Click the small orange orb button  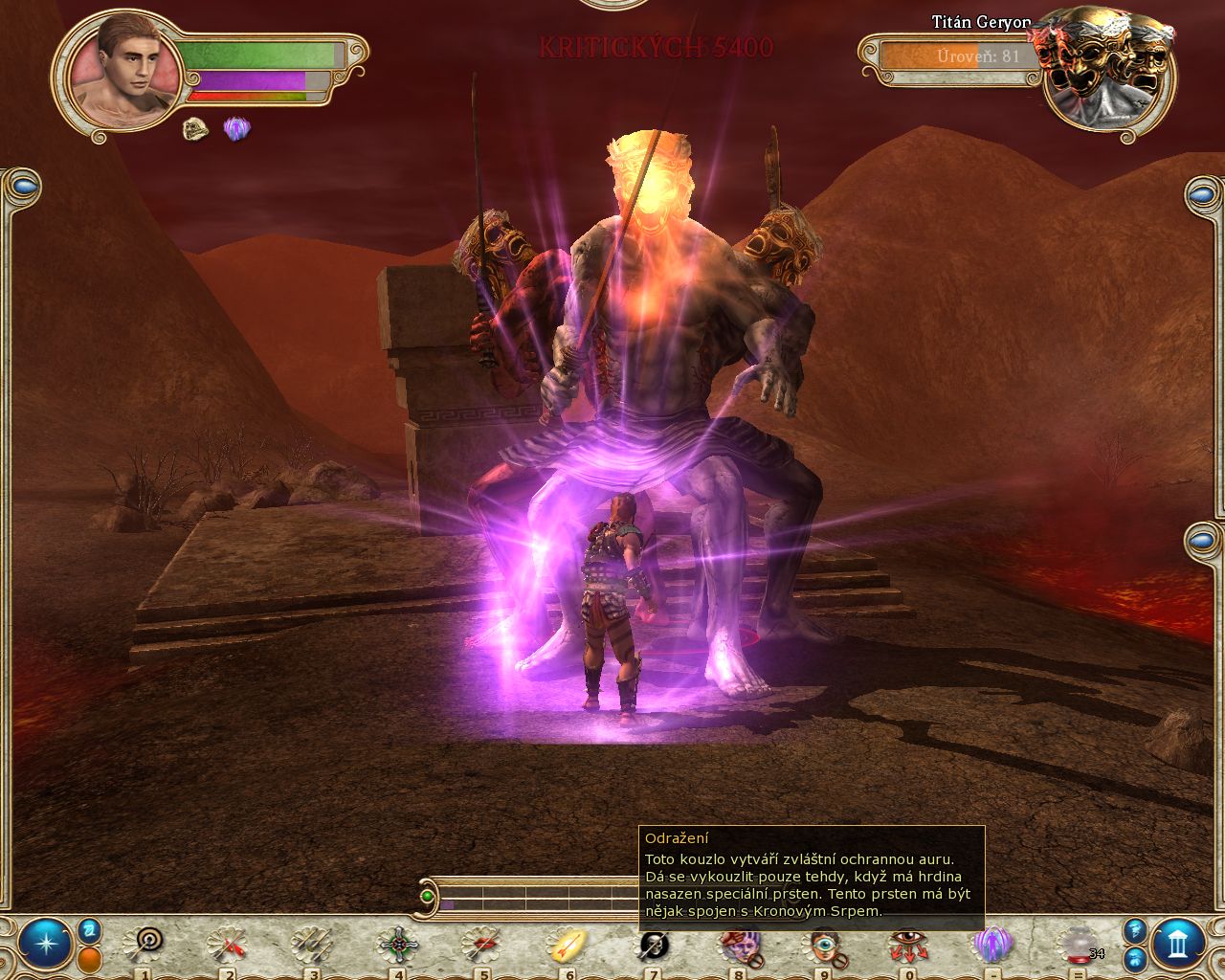90,958
